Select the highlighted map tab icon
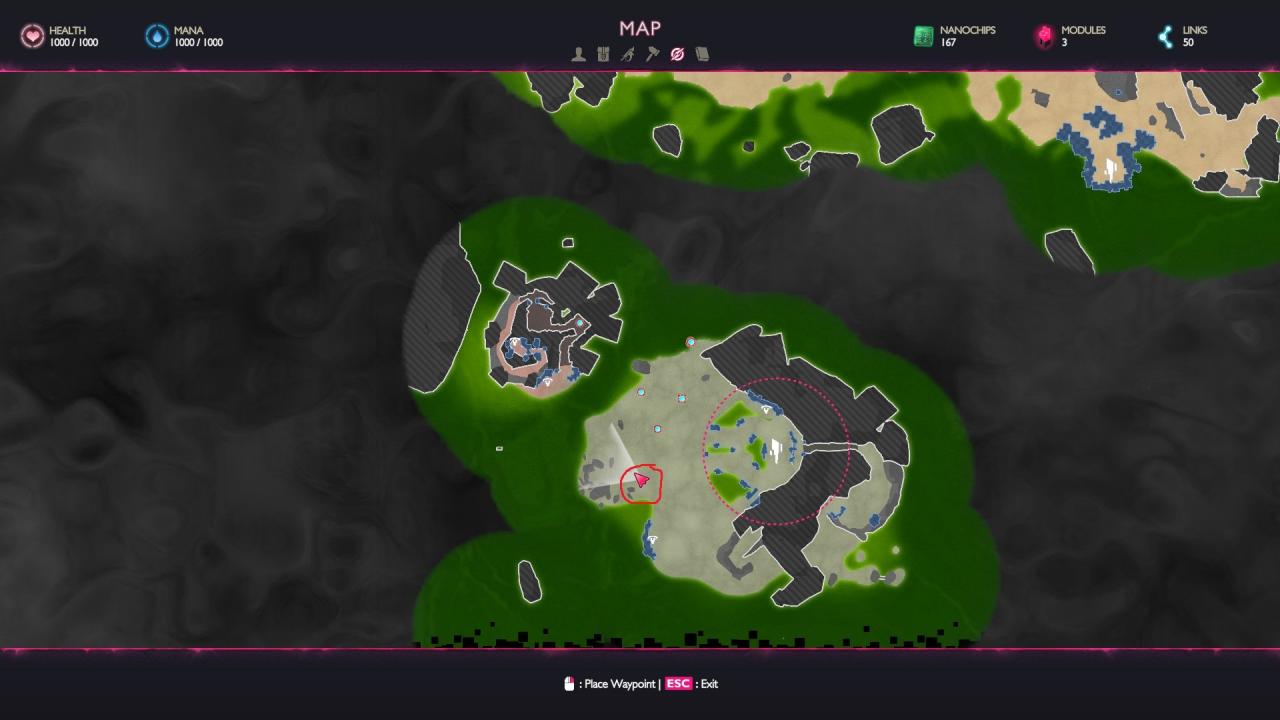 coord(677,54)
